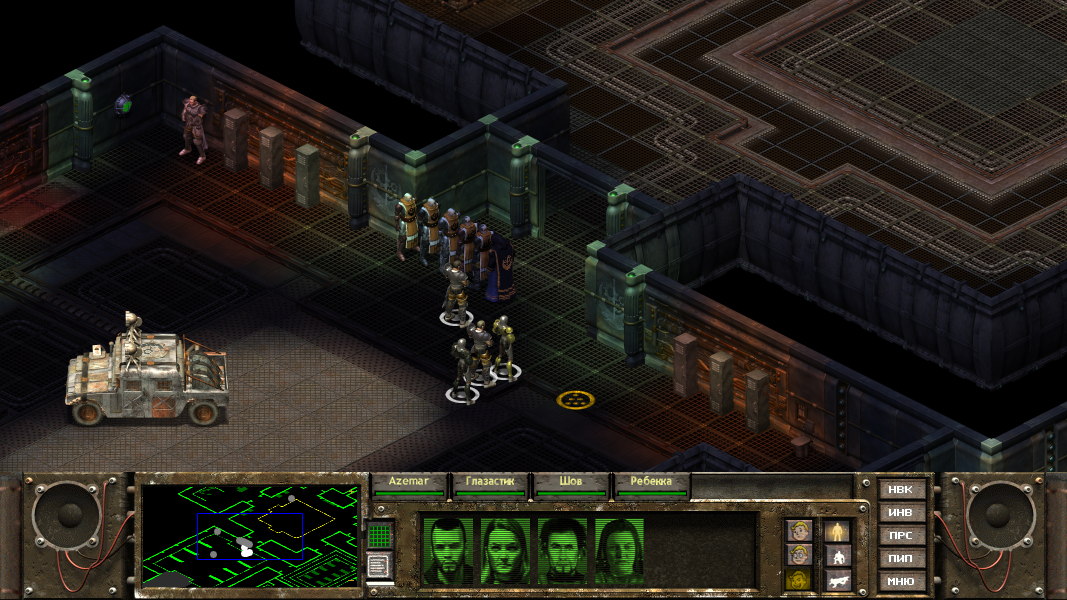Choose the Шов squad tab
This screenshot has width=1067, height=600.
571,483
